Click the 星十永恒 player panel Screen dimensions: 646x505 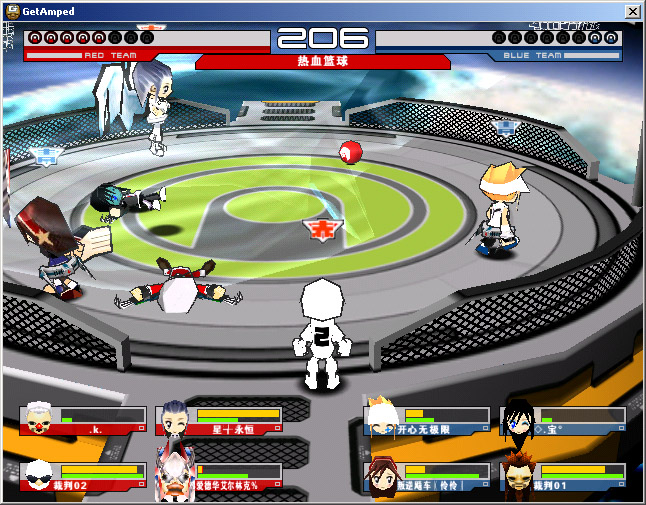pos(222,420)
